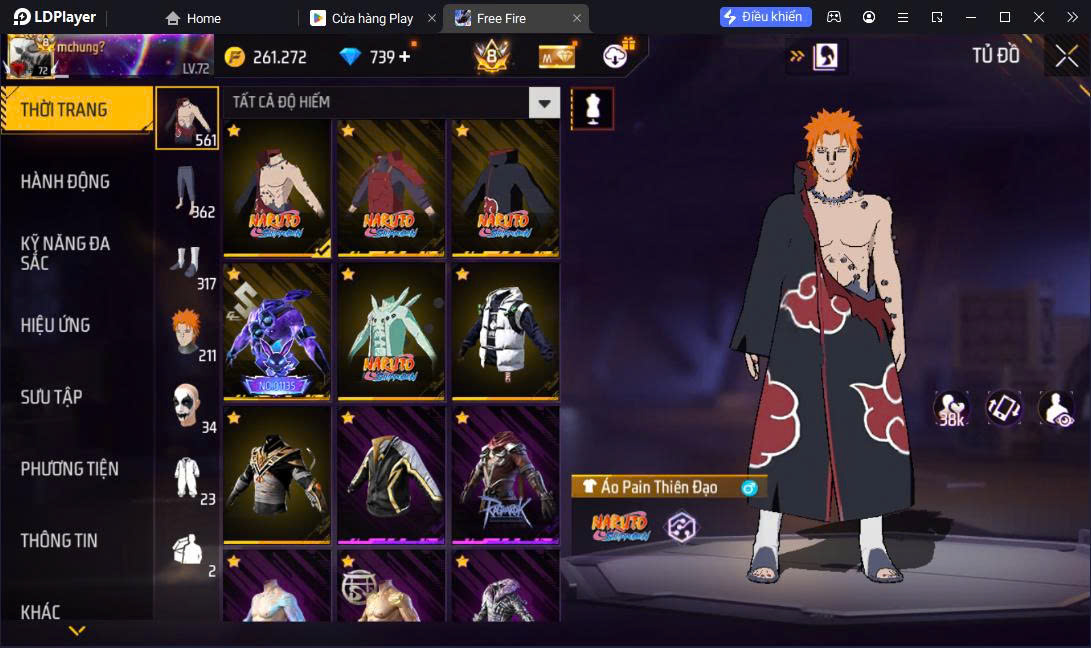
Task: Select the face mask subcategory
Action: coord(187,405)
